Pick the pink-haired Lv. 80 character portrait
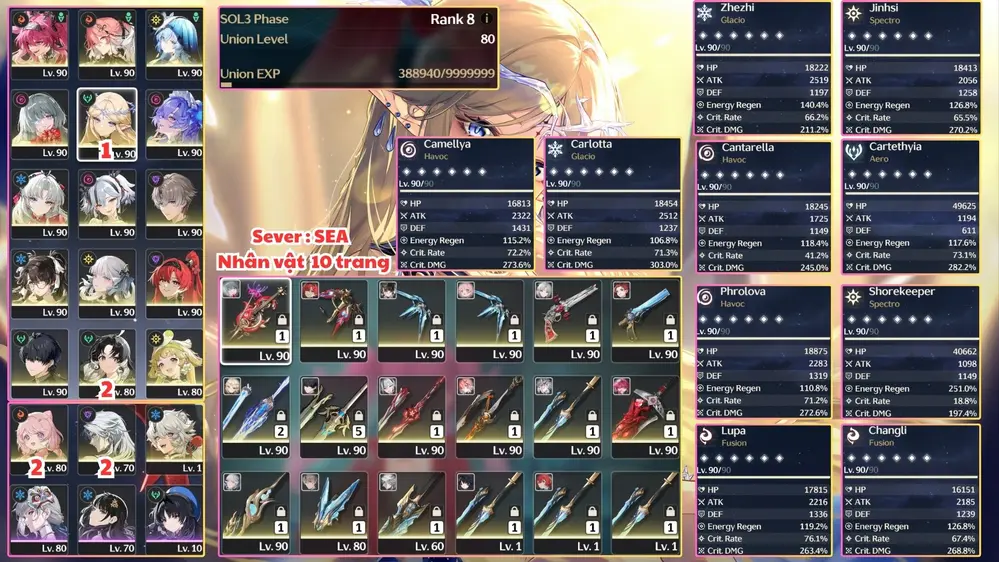The height and width of the screenshot is (562, 999). (40, 439)
